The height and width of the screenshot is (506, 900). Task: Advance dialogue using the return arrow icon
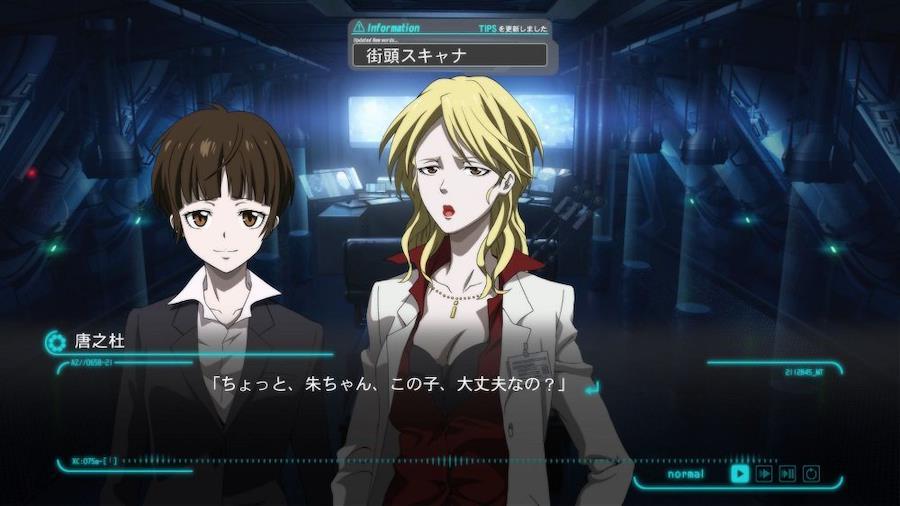(x=591, y=386)
